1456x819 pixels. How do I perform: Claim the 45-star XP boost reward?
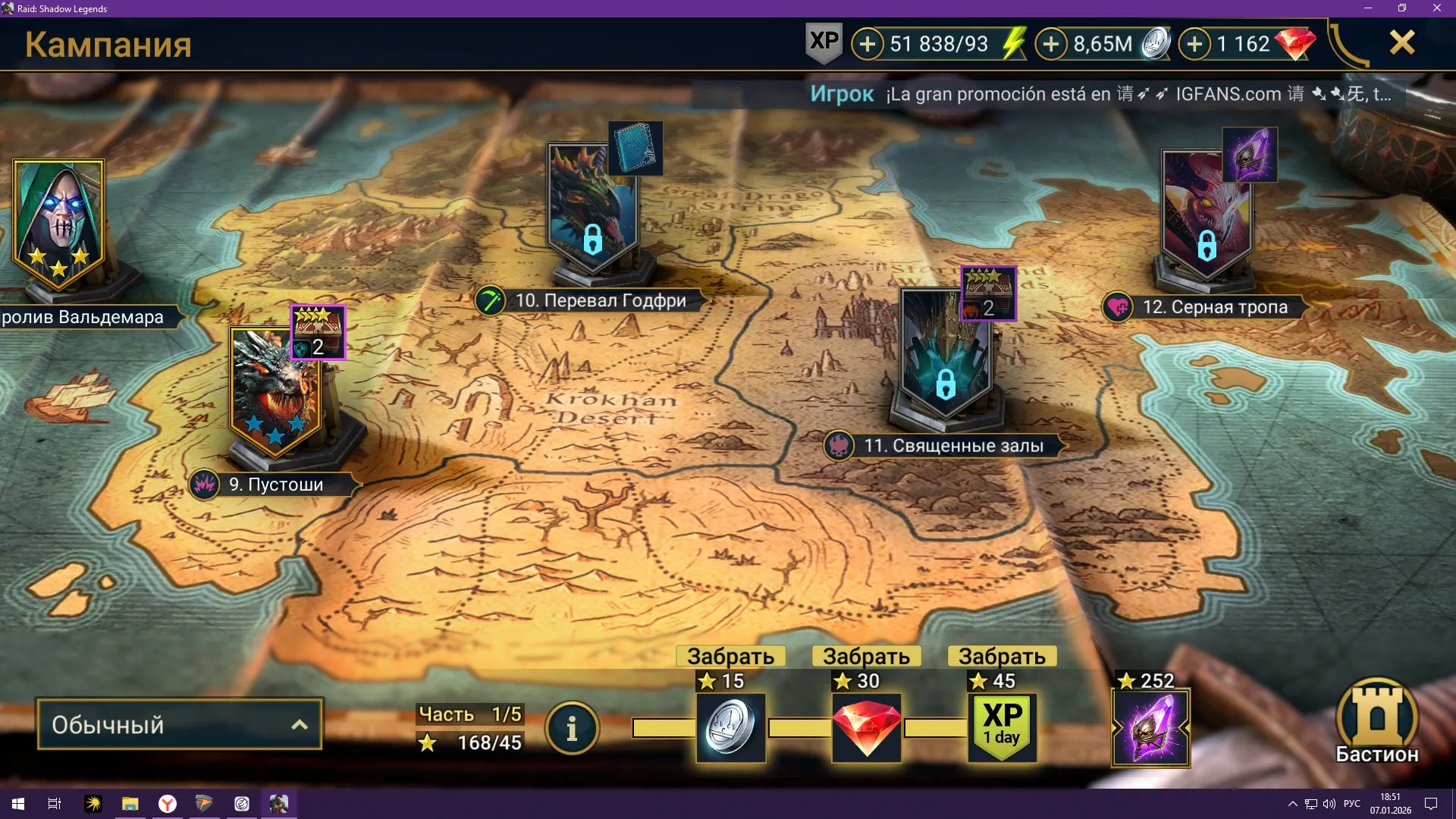(x=1001, y=656)
